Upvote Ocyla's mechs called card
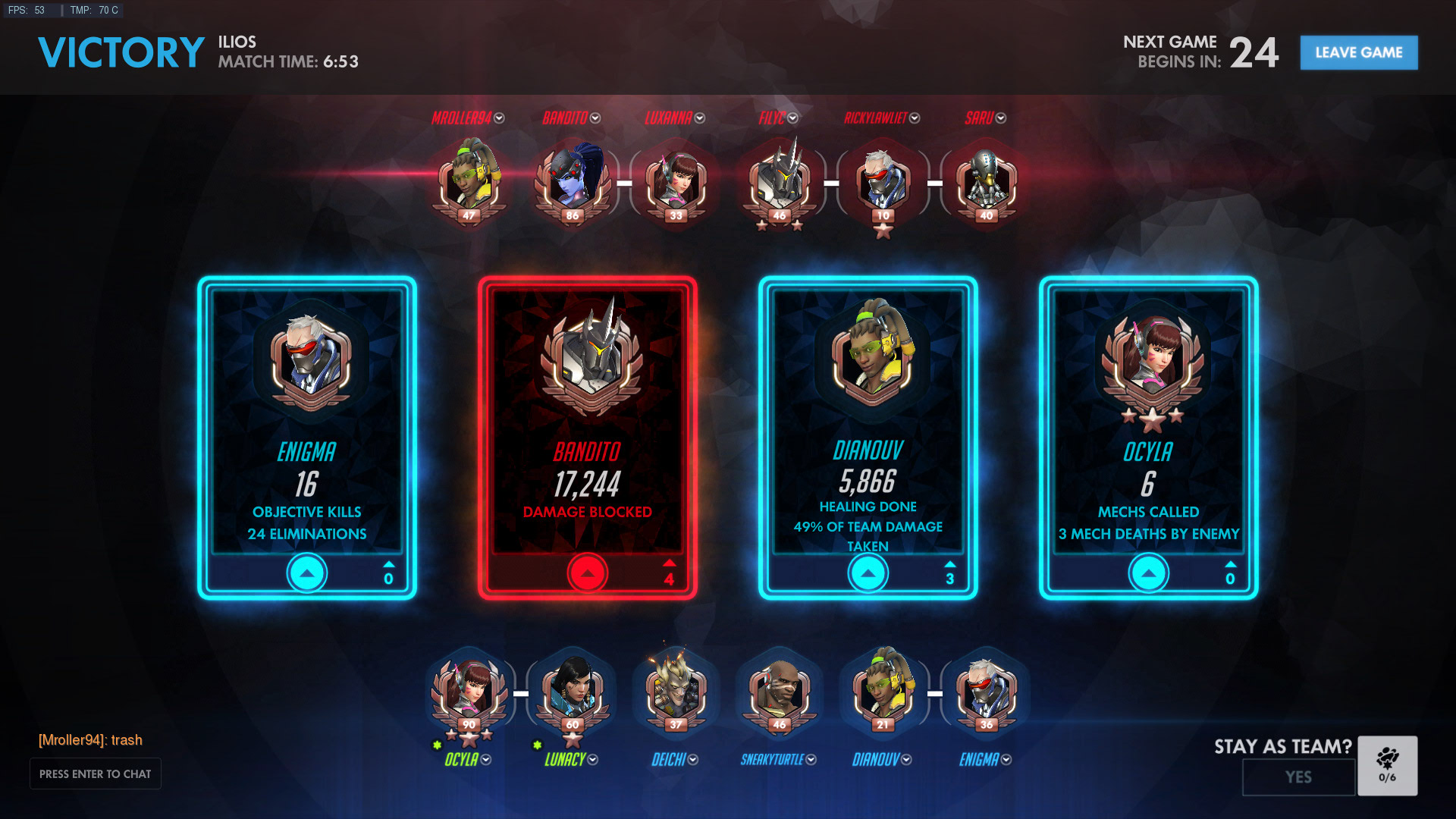The image size is (1456, 819). (1148, 573)
